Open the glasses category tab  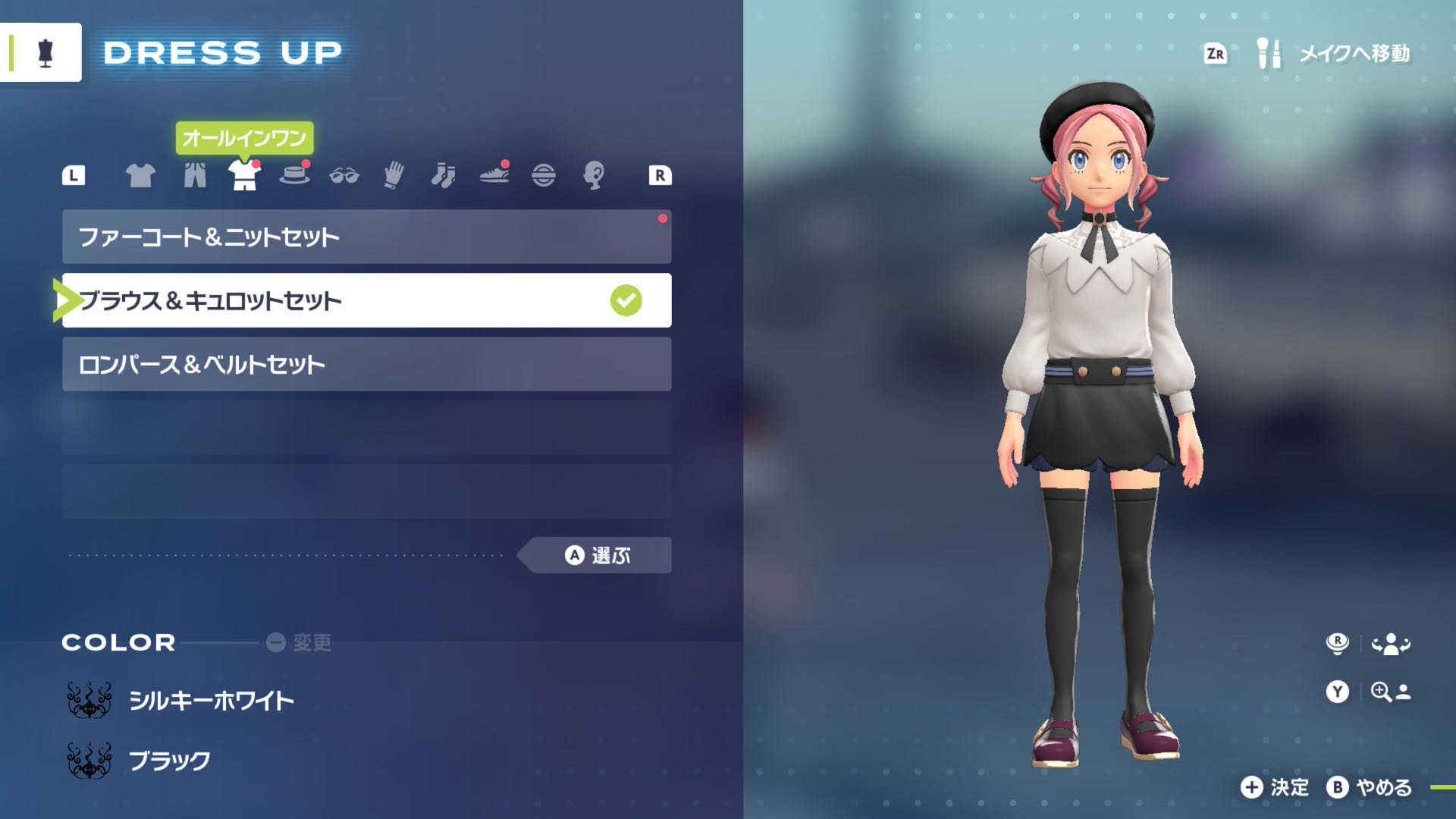coord(344,176)
